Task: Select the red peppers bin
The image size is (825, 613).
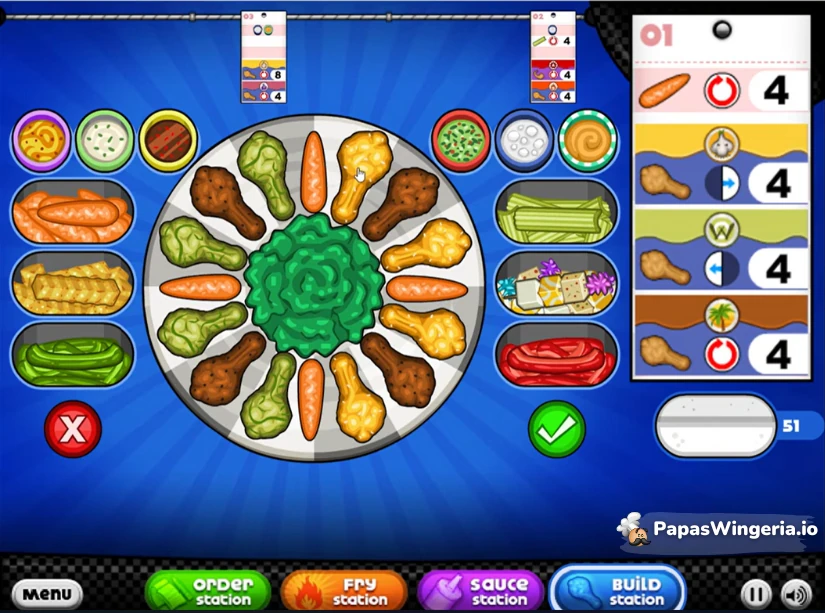Action: pos(556,354)
